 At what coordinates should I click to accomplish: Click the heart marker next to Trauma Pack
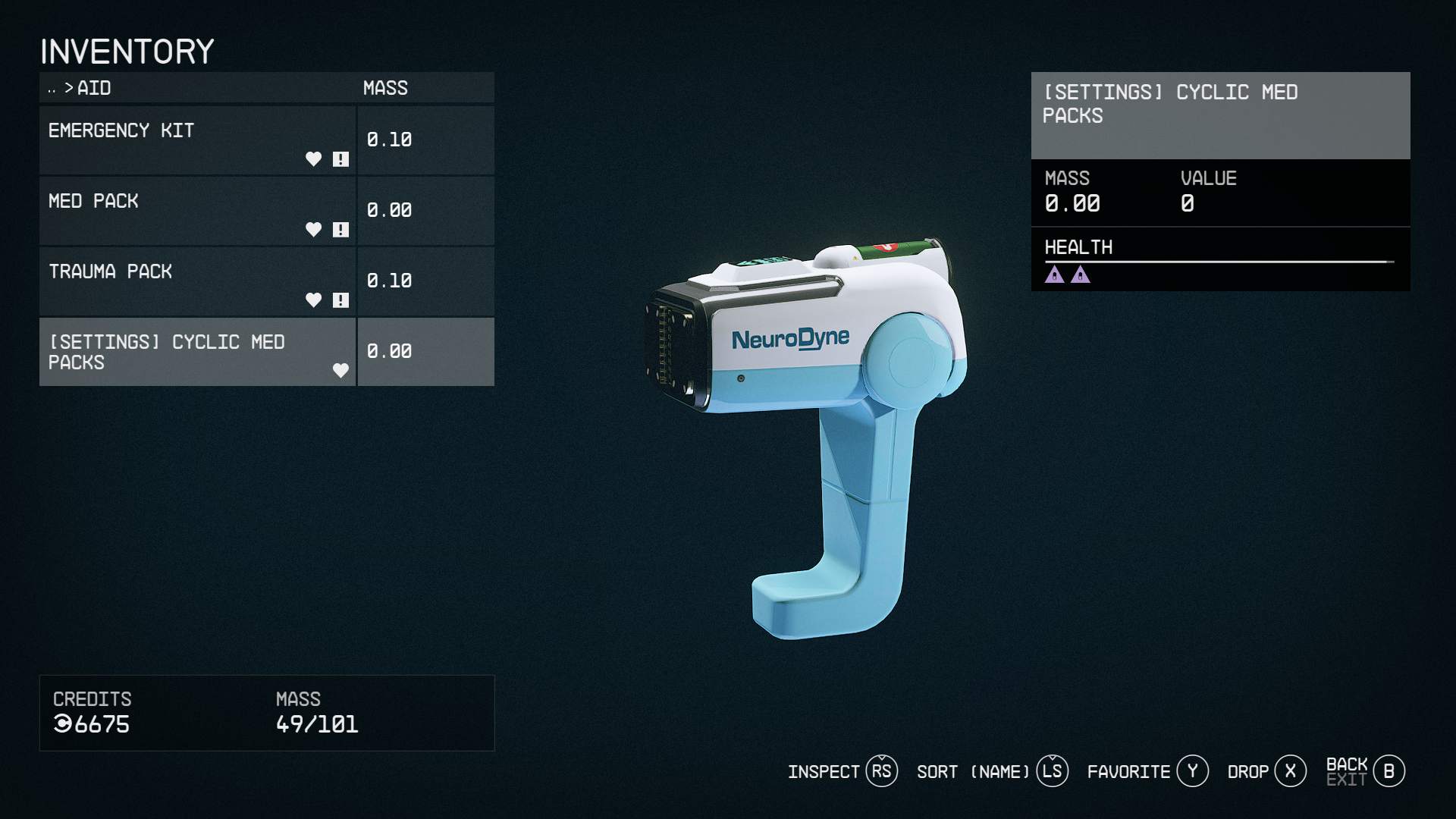pyautogui.click(x=313, y=300)
